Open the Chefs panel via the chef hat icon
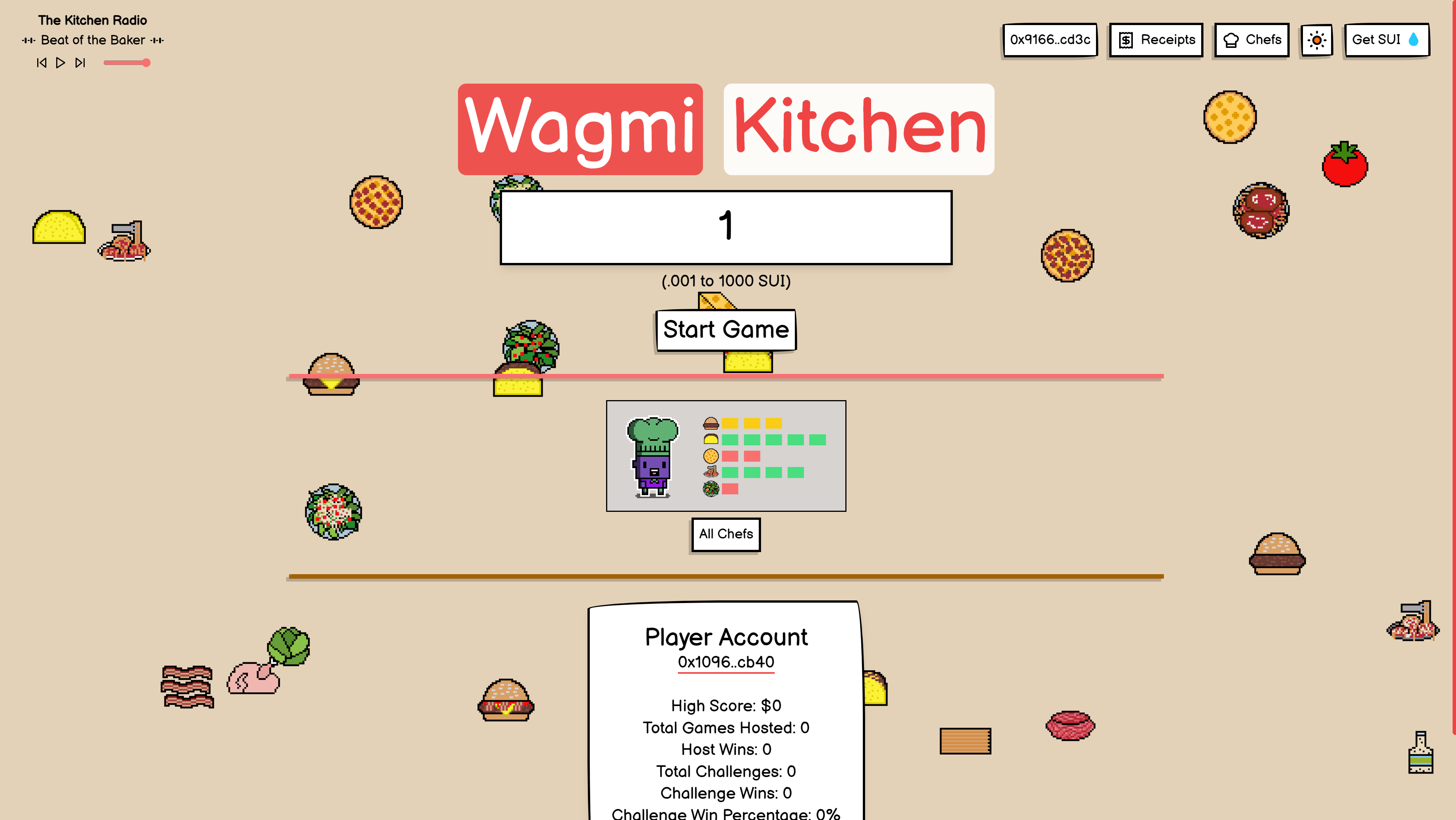This screenshot has width=1456, height=820. pos(1251,40)
